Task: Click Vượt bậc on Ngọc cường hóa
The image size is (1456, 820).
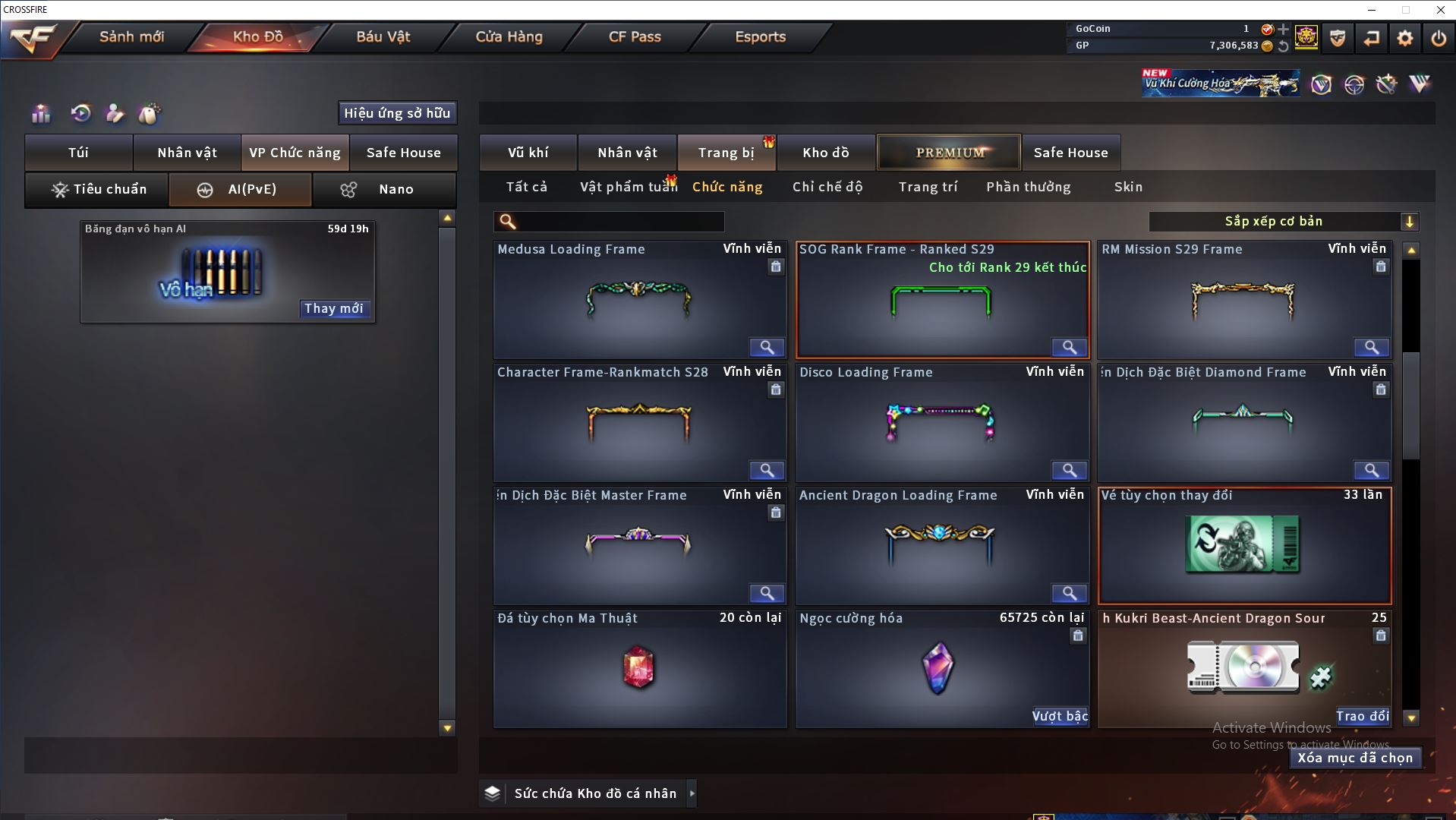Action: [x=1060, y=716]
